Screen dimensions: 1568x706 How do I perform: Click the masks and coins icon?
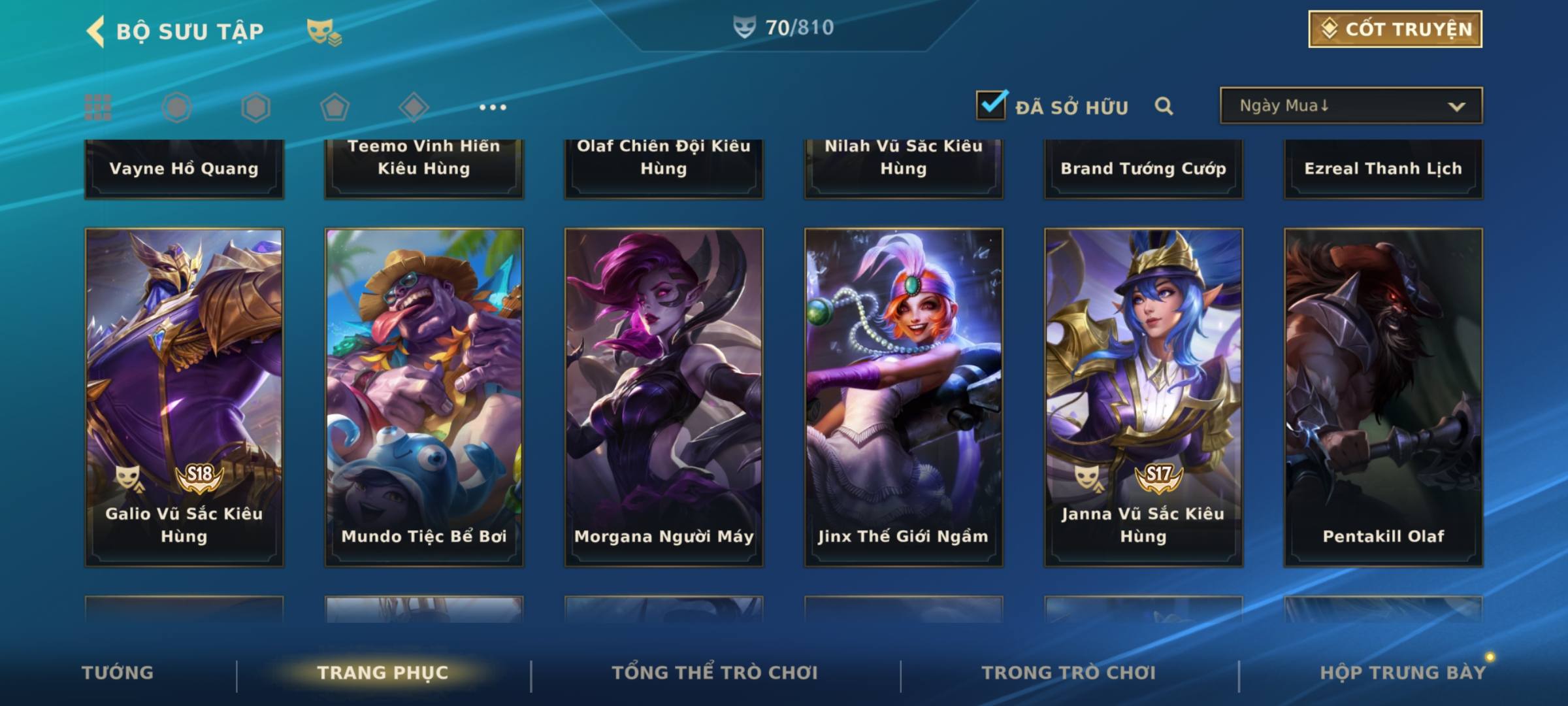coord(324,31)
